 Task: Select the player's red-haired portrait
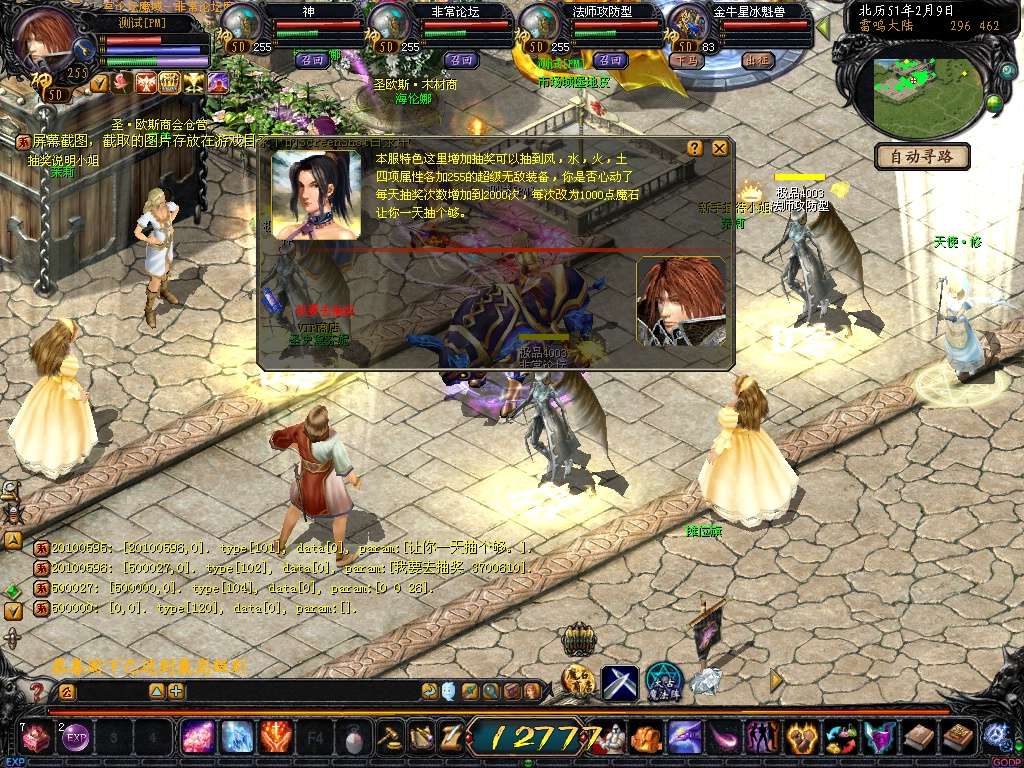click(x=45, y=35)
